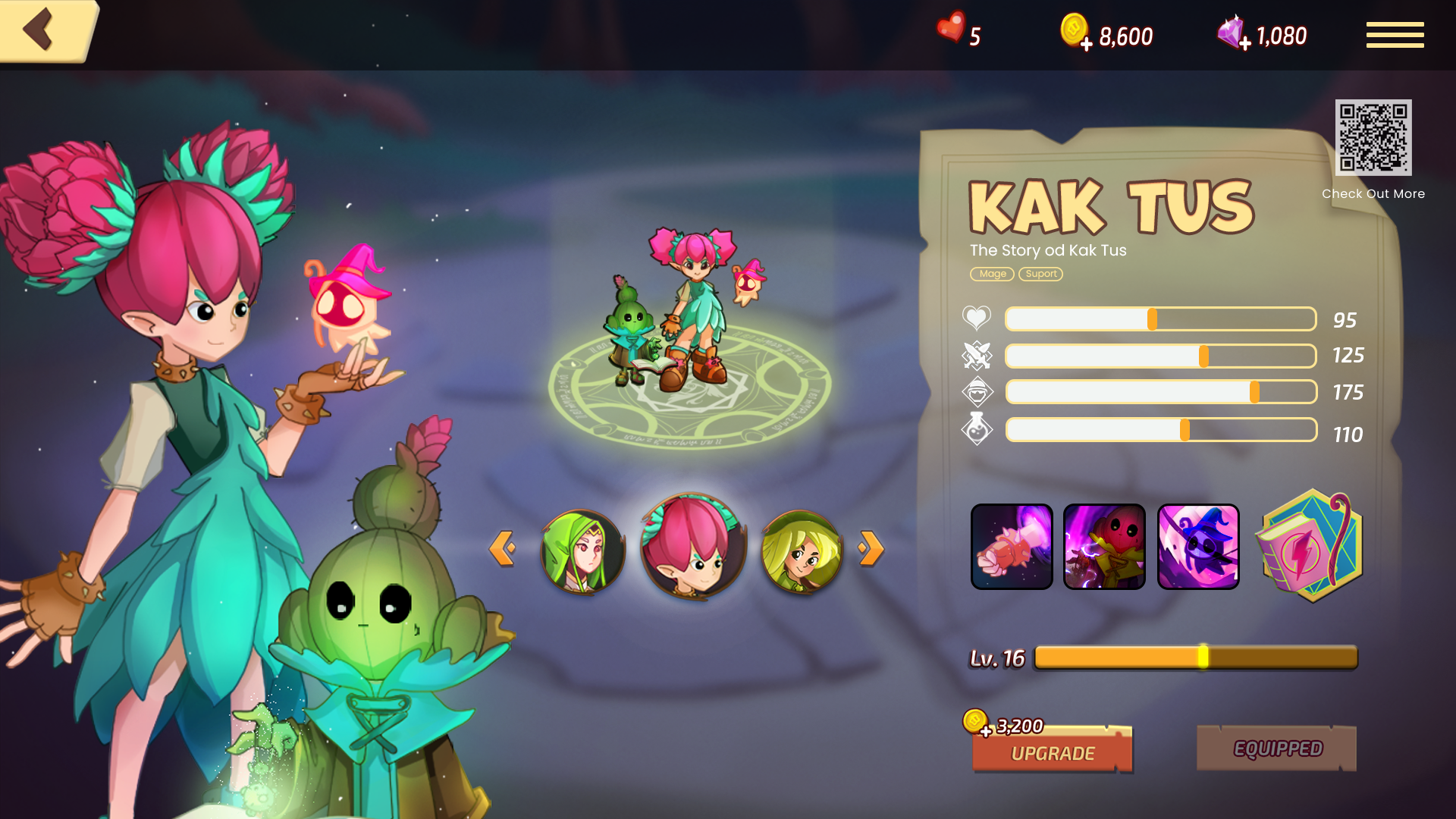
Task: Click the UPGRADE button
Action: (1053, 752)
